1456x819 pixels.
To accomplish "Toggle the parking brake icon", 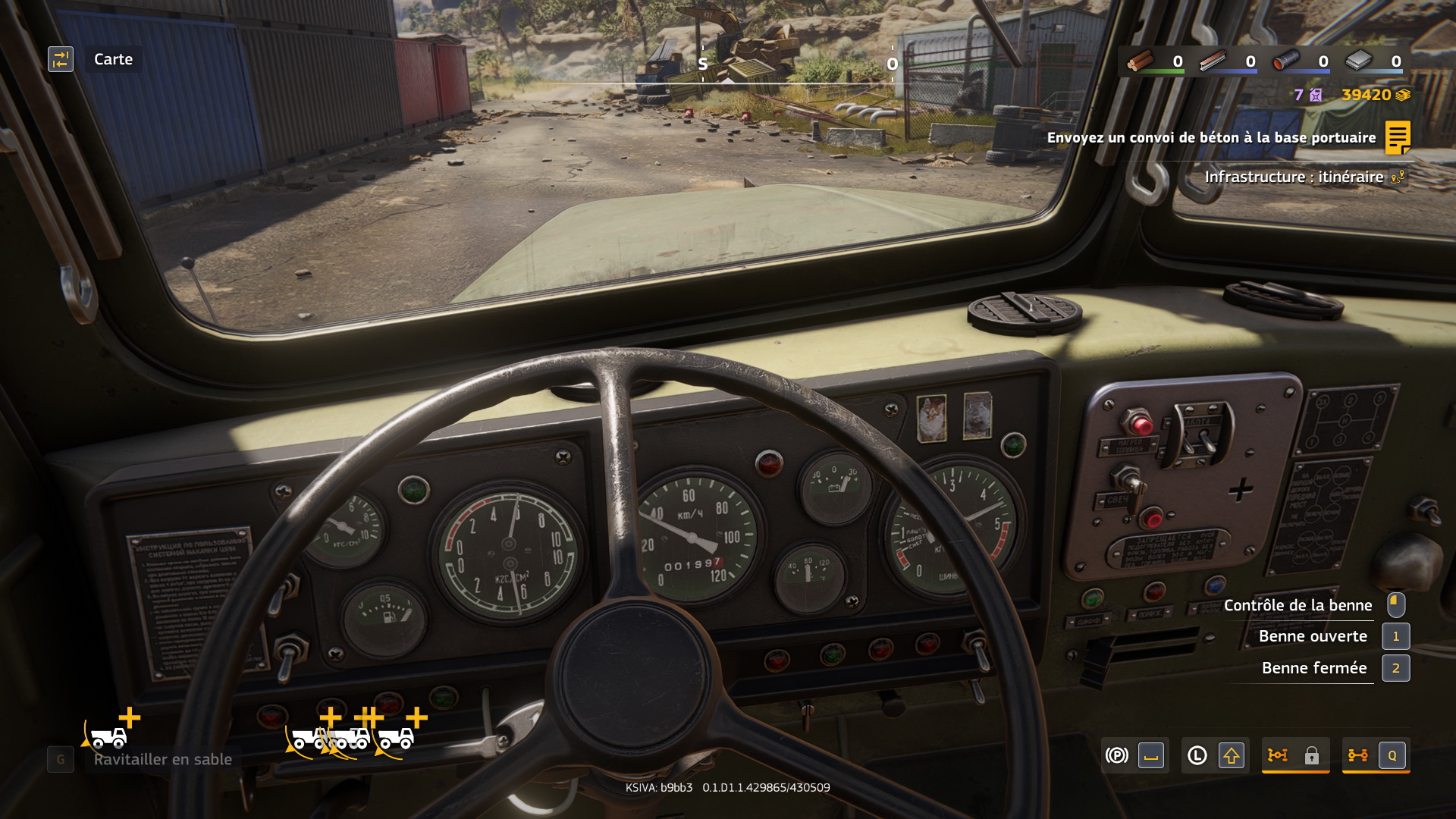I will point(1117,755).
